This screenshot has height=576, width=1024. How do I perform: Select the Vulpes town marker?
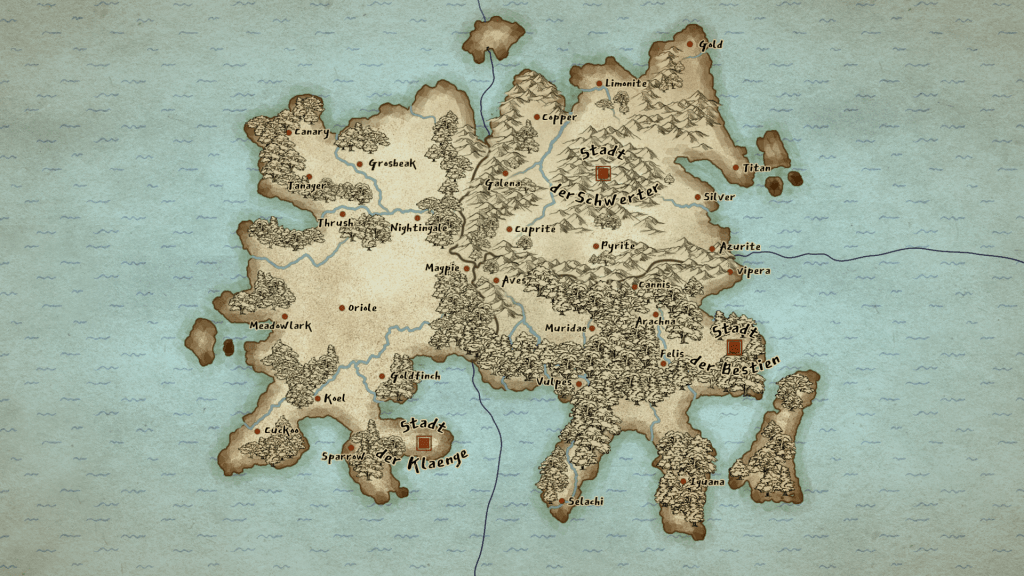[x=578, y=383]
